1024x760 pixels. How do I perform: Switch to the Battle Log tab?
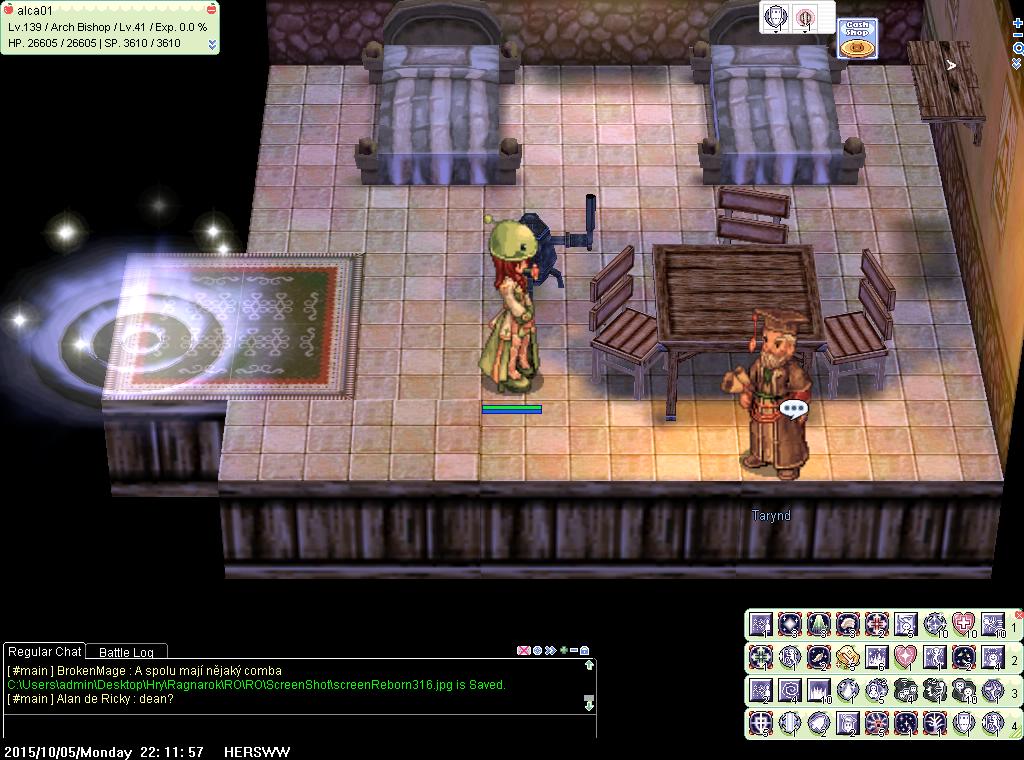pyautogui.click(x=126, y=652)
